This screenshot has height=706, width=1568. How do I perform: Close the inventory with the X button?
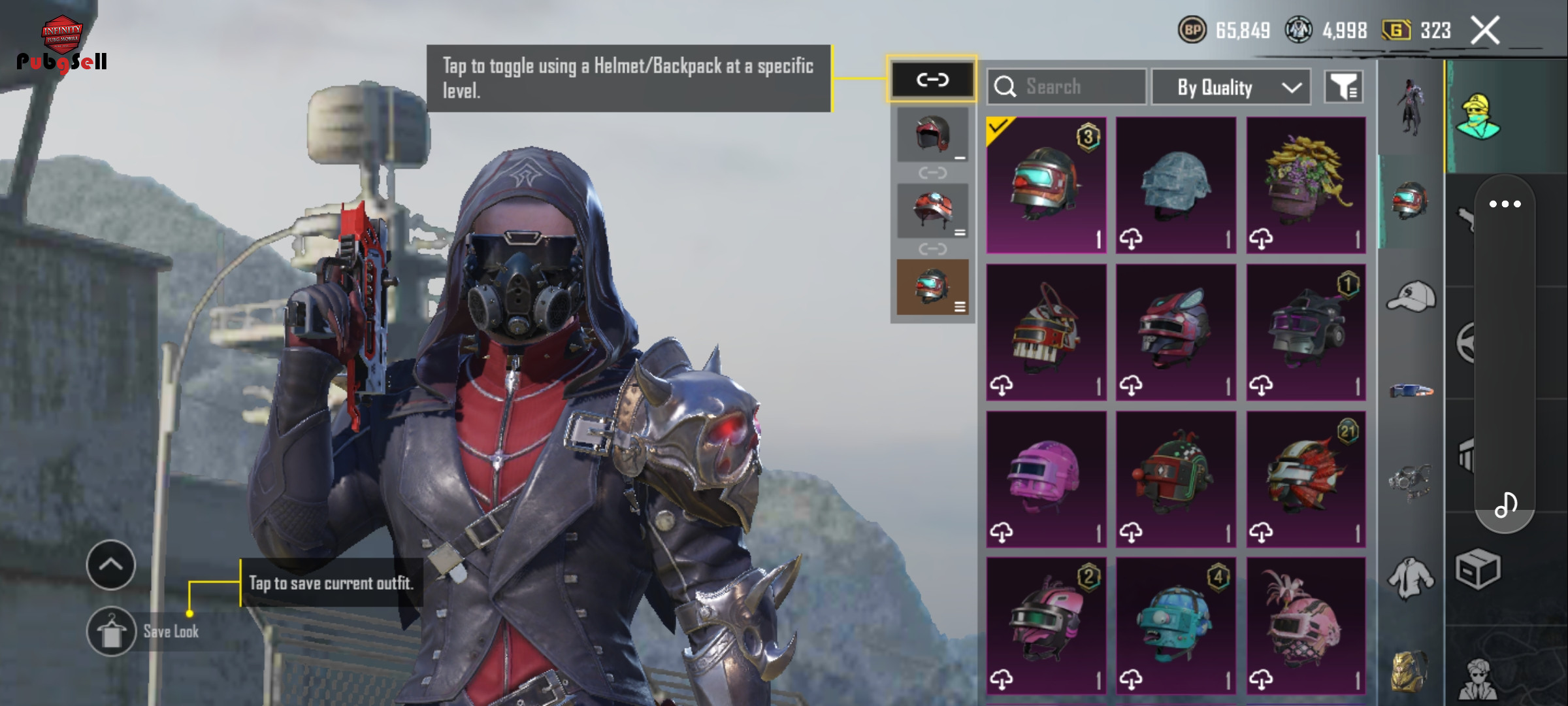tap(1484, 31)
